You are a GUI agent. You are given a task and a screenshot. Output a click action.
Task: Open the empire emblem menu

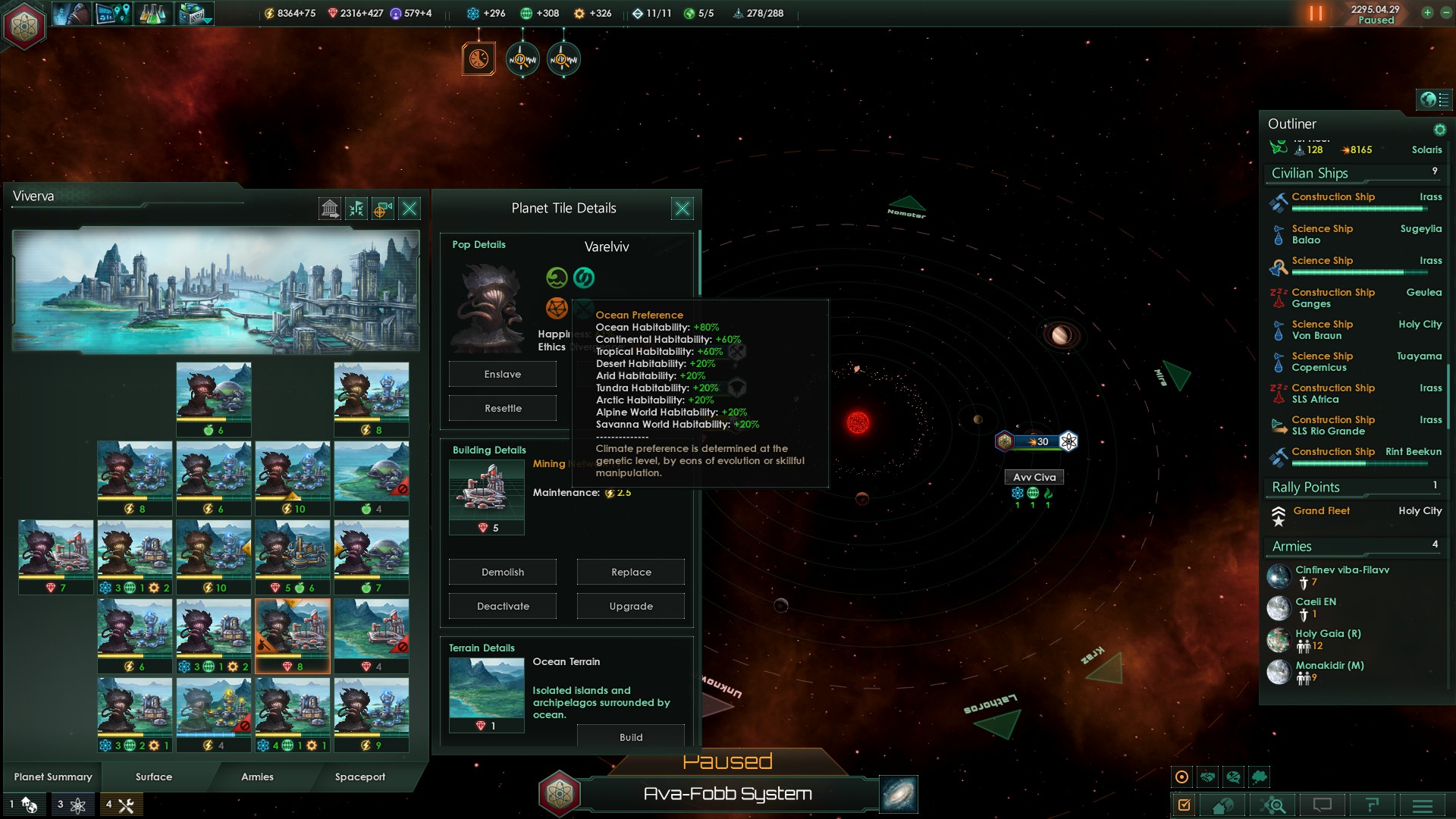[x=24, y=26]
